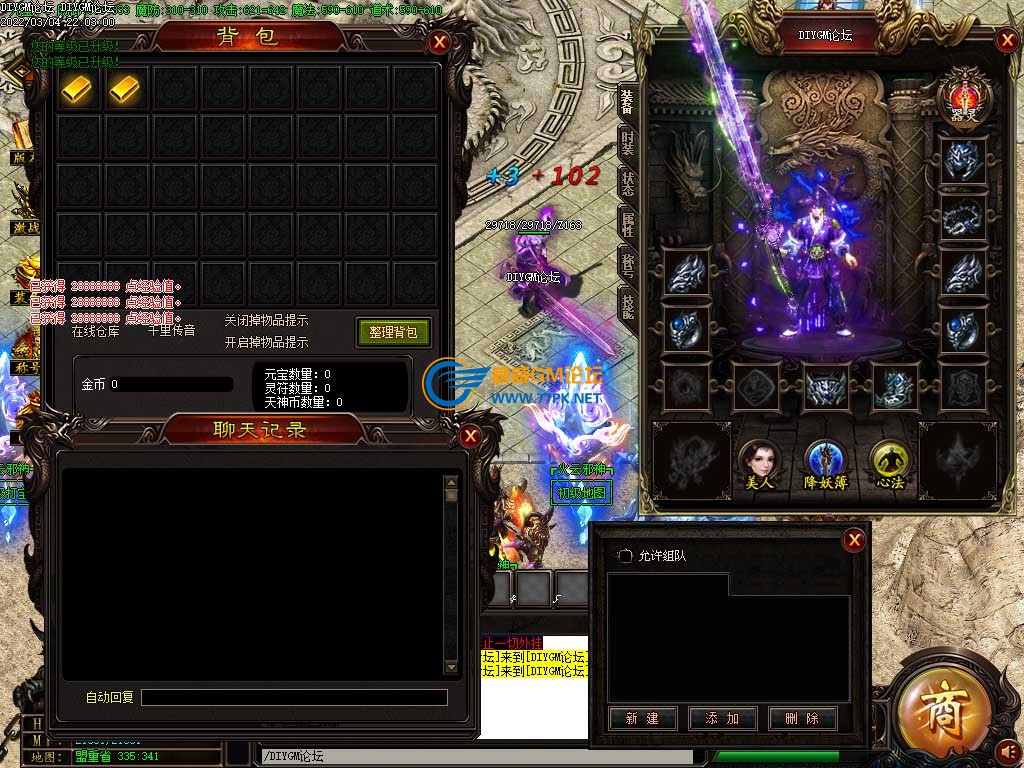Close the 聊天记录 chat log window
The width and height of the screenshot is (1024, 768).
click(470, 436)
